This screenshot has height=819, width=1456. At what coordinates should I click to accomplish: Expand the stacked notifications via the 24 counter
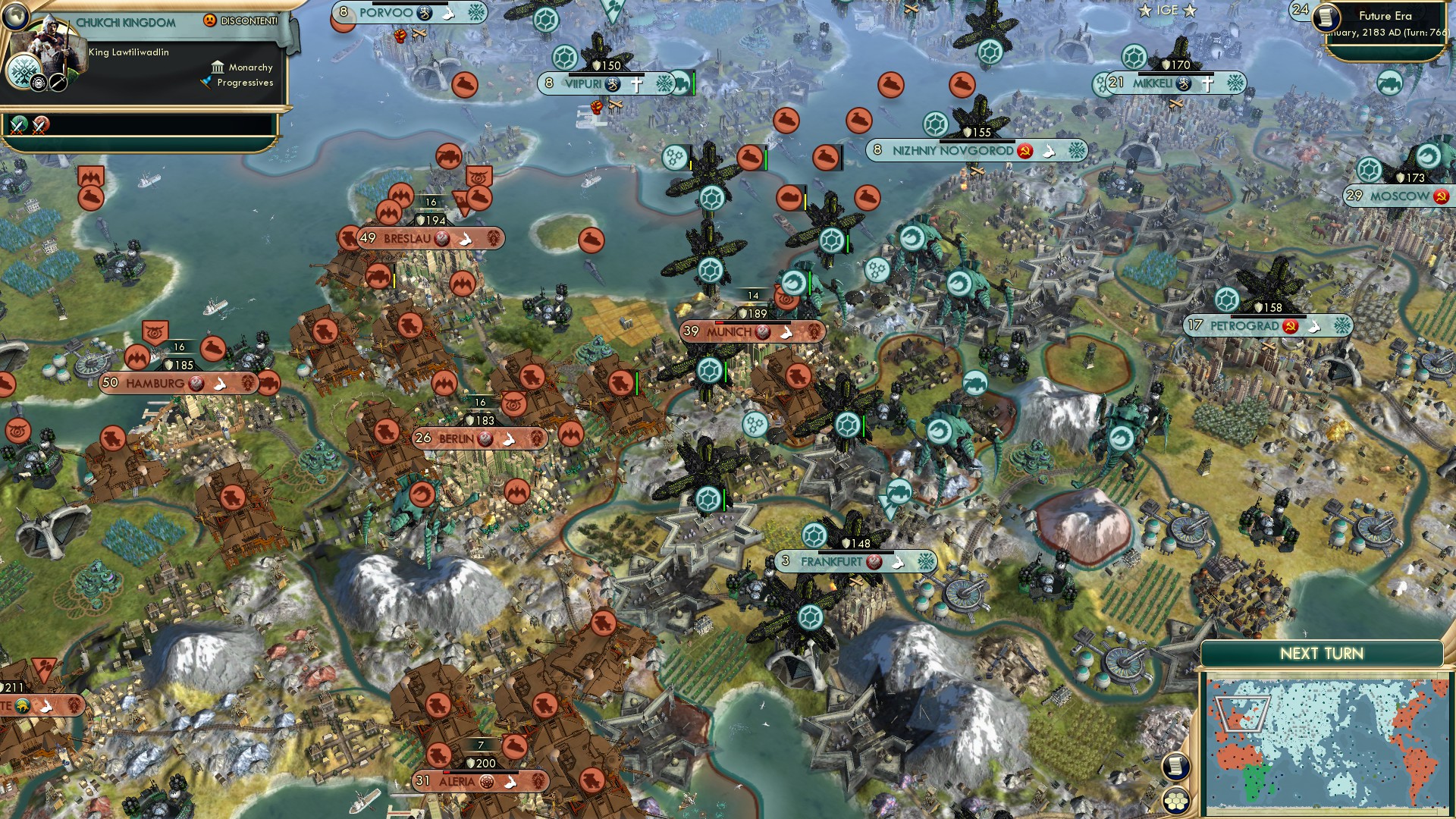coord(1299,11)
